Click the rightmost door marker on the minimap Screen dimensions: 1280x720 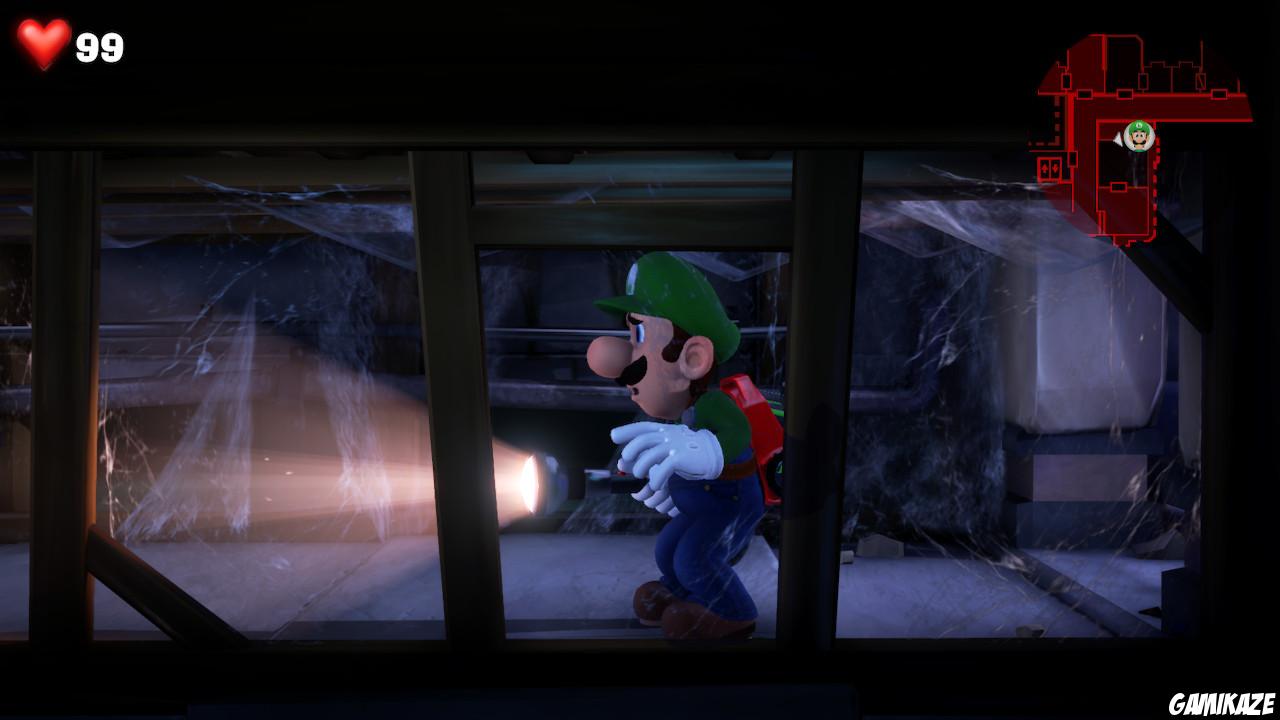(1219, 93)
